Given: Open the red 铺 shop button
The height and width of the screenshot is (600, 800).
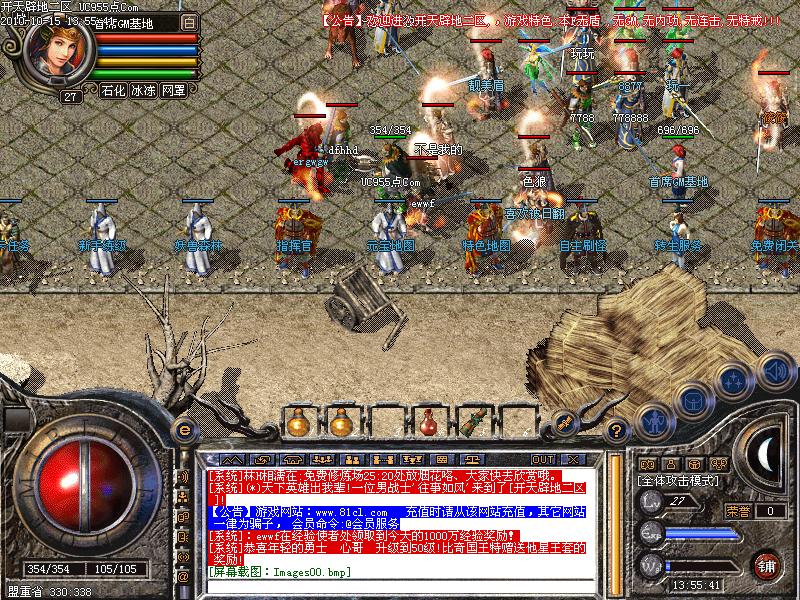Looking at the screenshot, I should [767, 564].
